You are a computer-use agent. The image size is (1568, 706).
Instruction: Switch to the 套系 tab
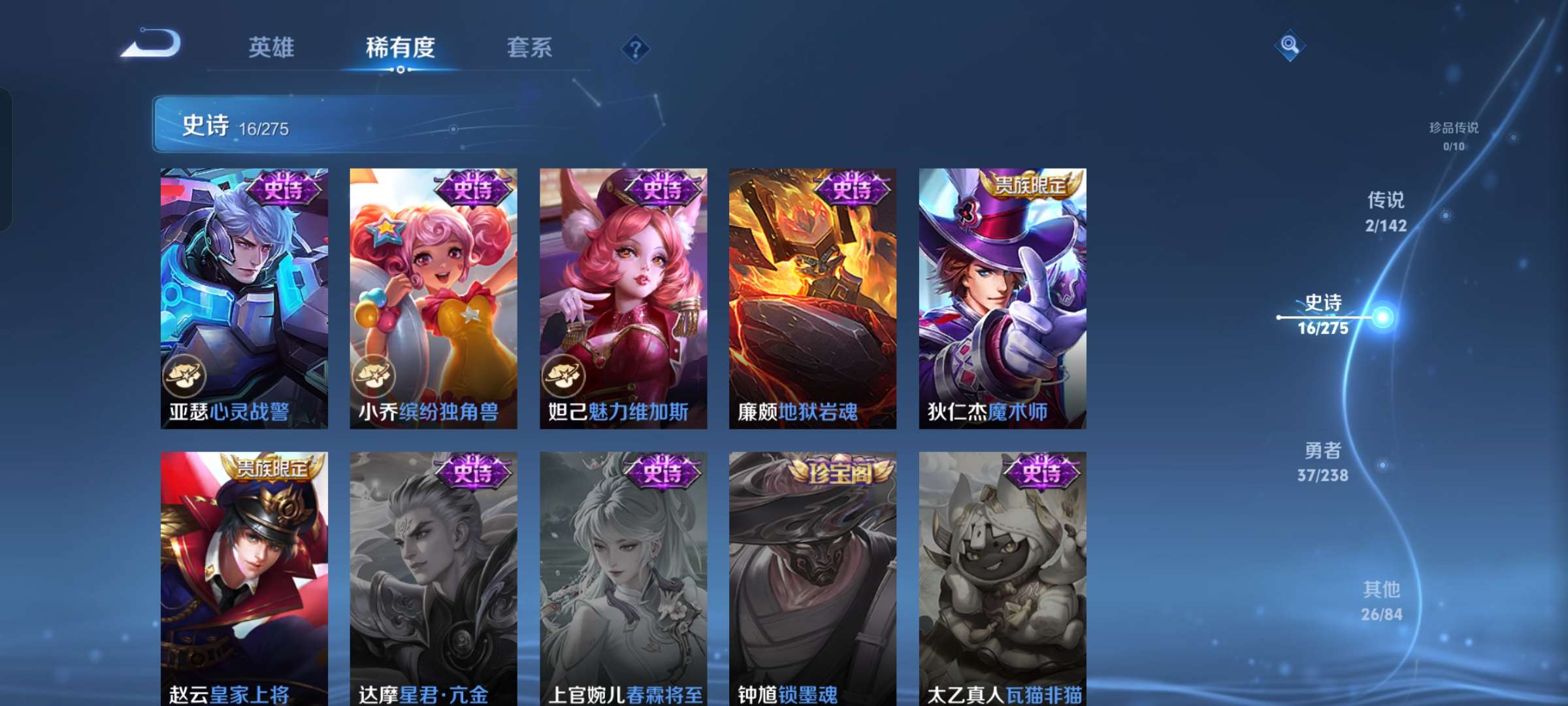coord(529,47)
